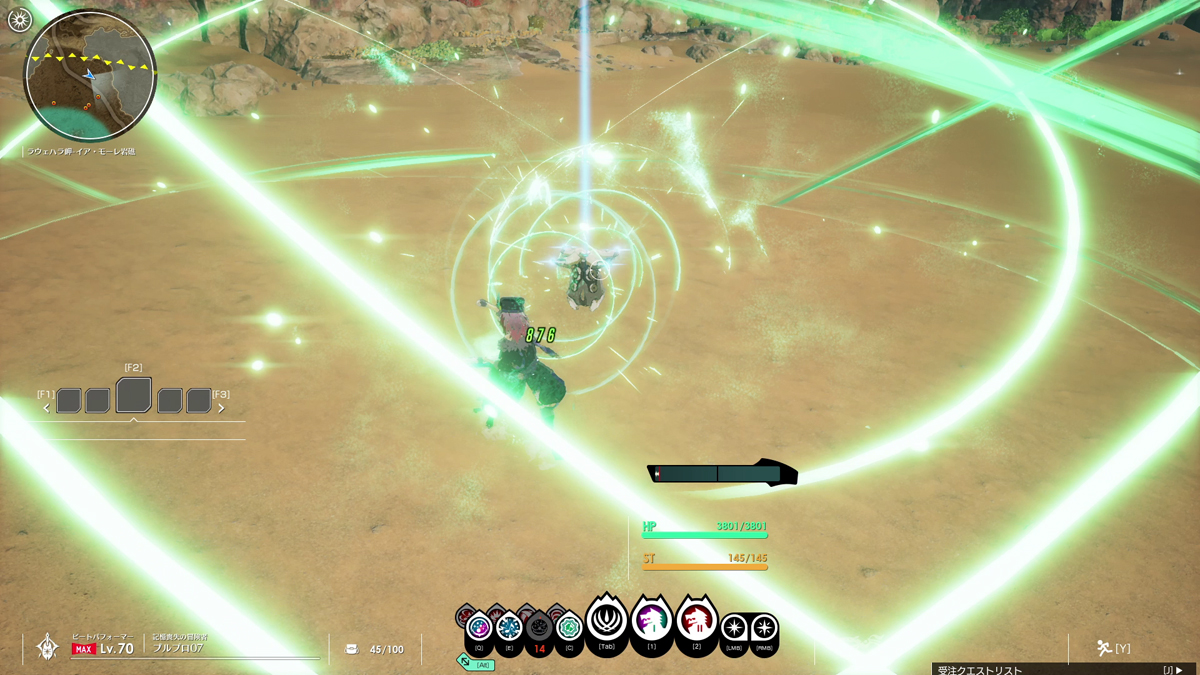Summon the red beast
This screenshot has height=675, width=1200.
pos(697,621)
